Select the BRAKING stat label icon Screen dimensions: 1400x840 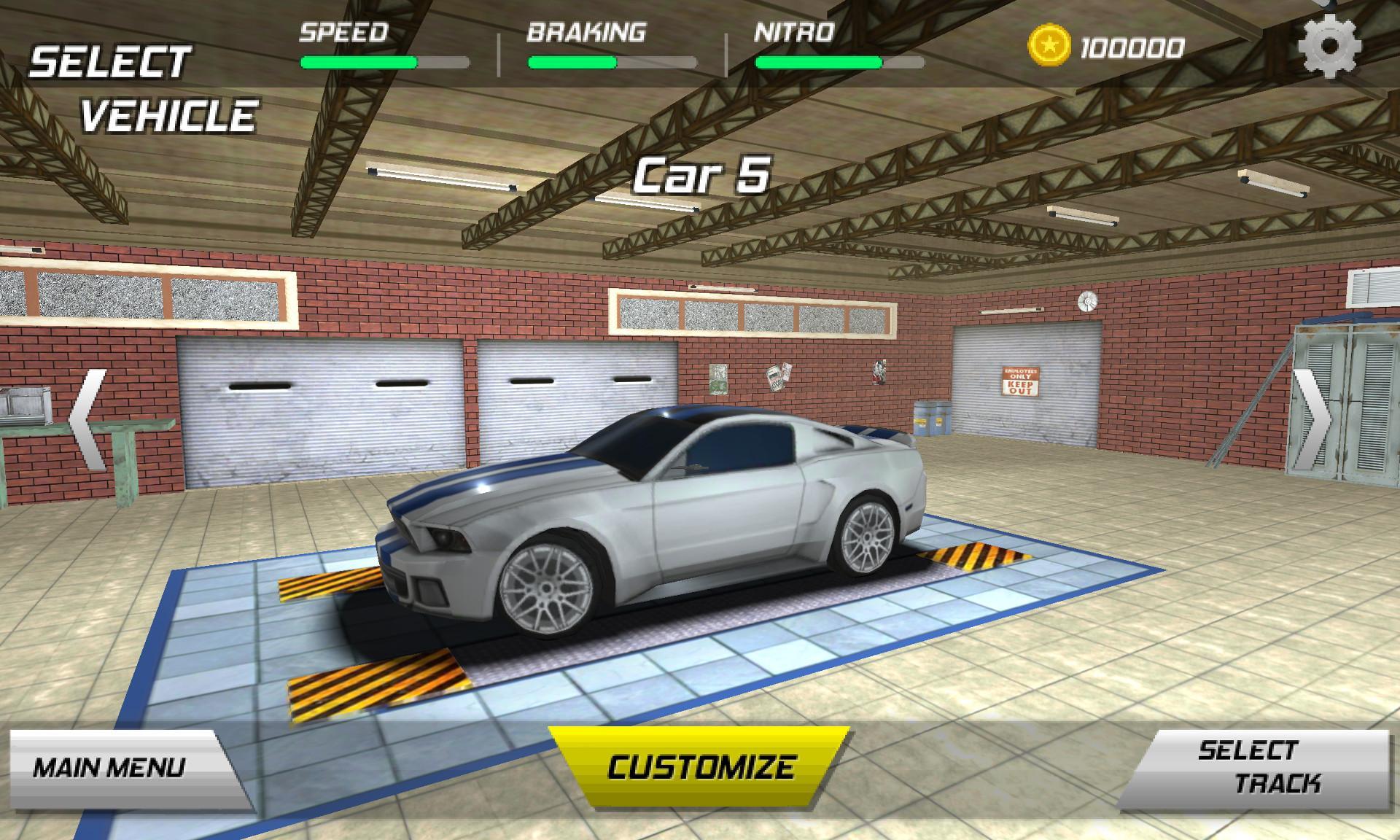pyautogui.click(x=587, y=31)
